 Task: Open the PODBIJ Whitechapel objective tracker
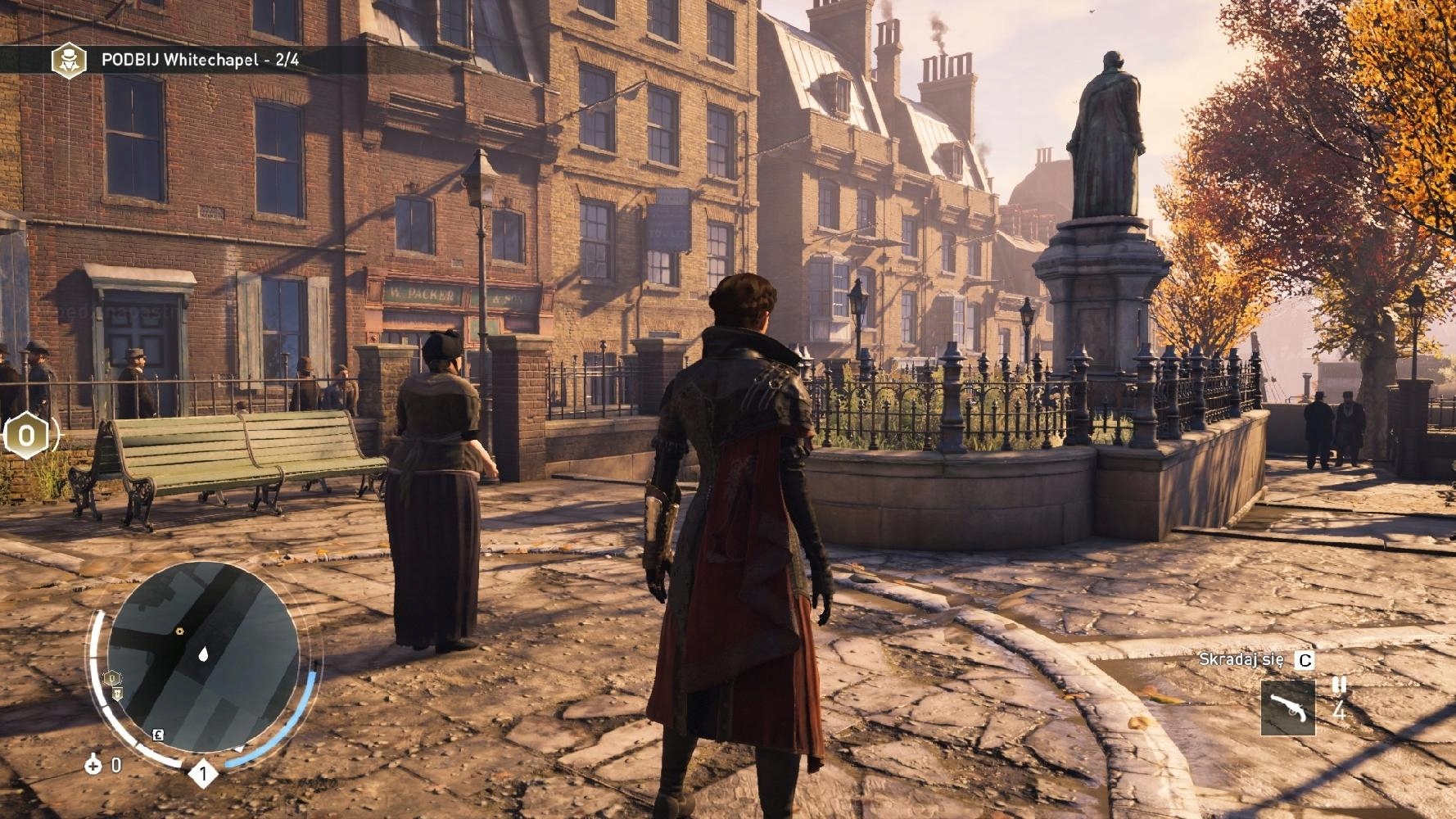(x=200, y=60)
